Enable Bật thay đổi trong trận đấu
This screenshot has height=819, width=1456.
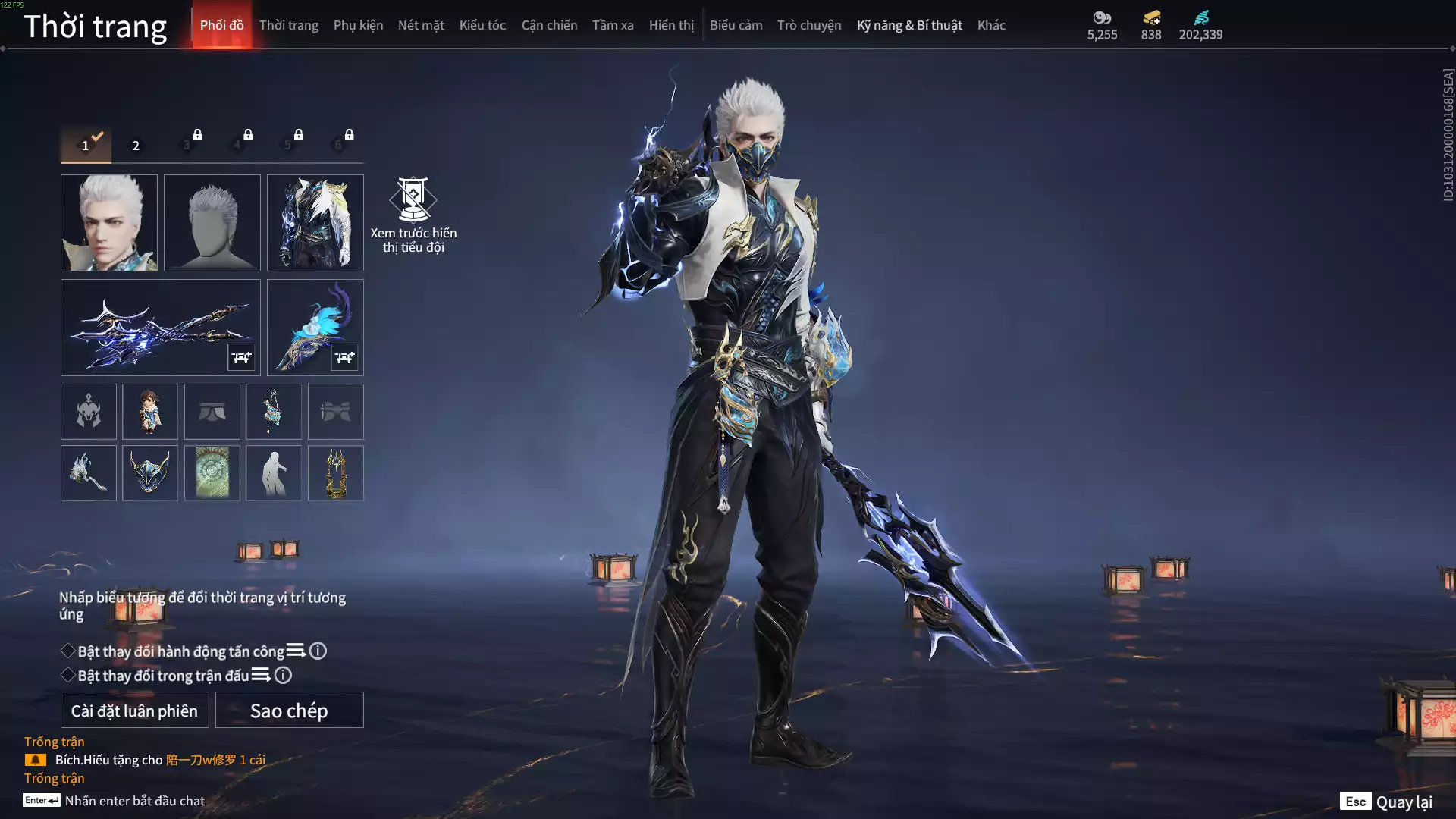click(x=68, y=675)
